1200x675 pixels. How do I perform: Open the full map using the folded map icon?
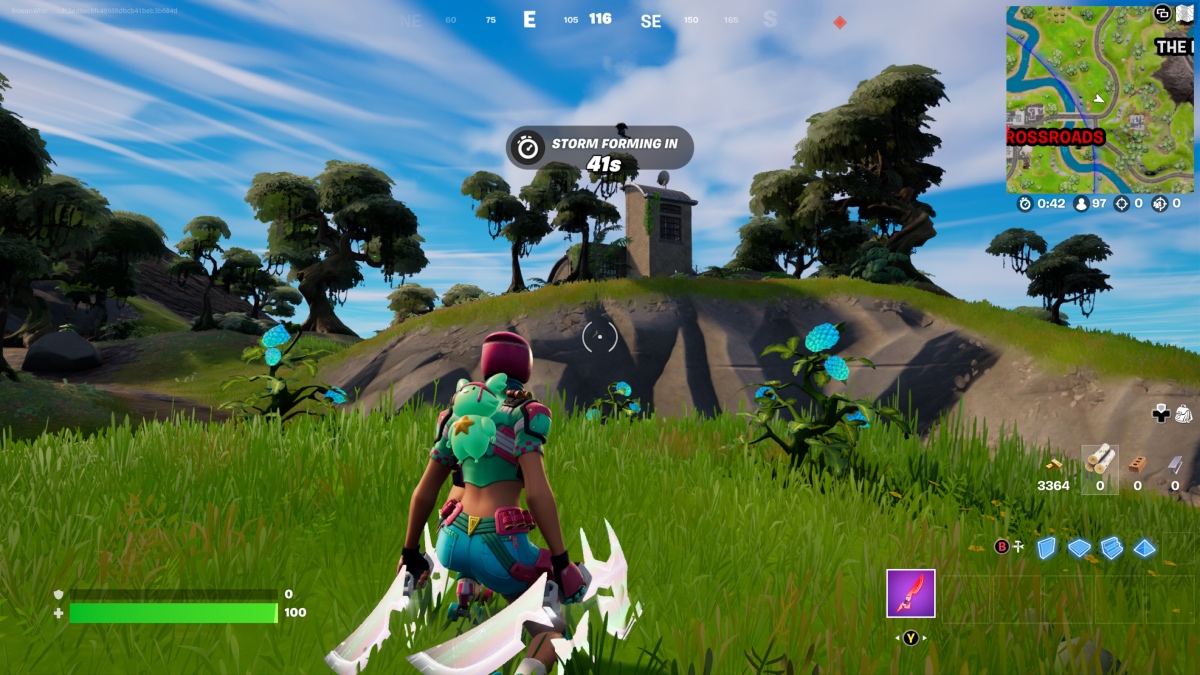1185,13
